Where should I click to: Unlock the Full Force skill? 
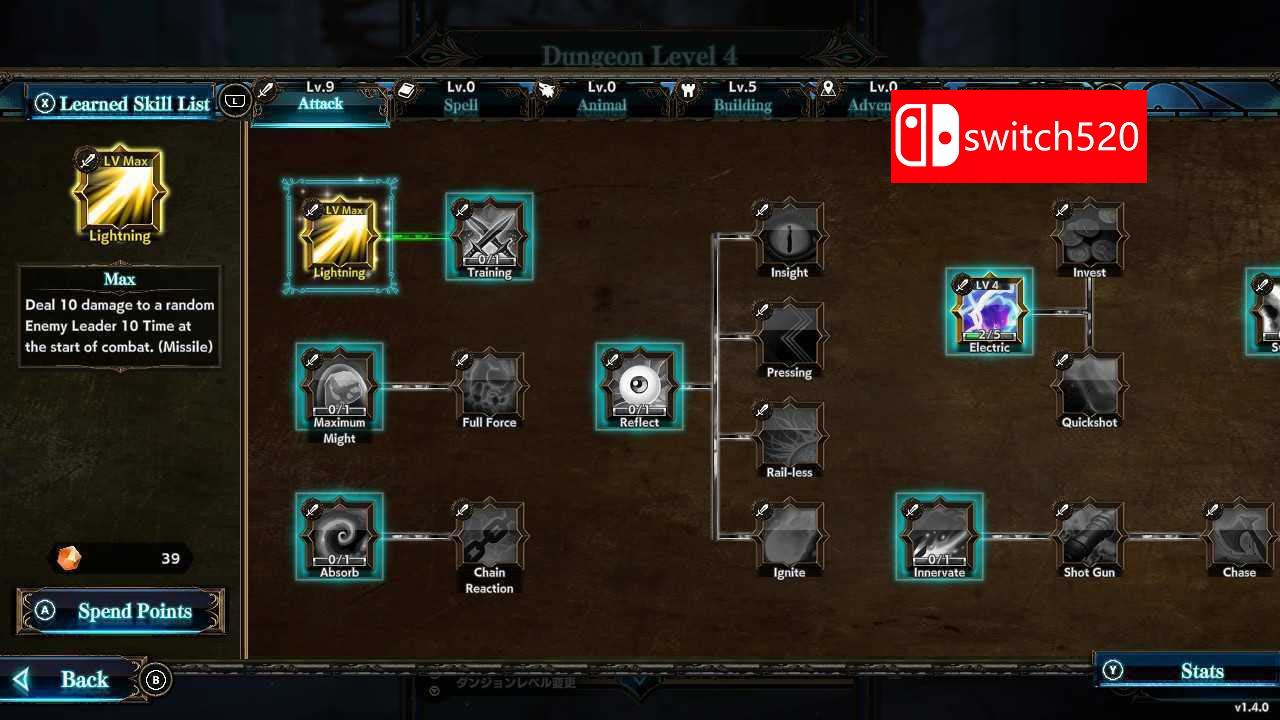[488, 388]
